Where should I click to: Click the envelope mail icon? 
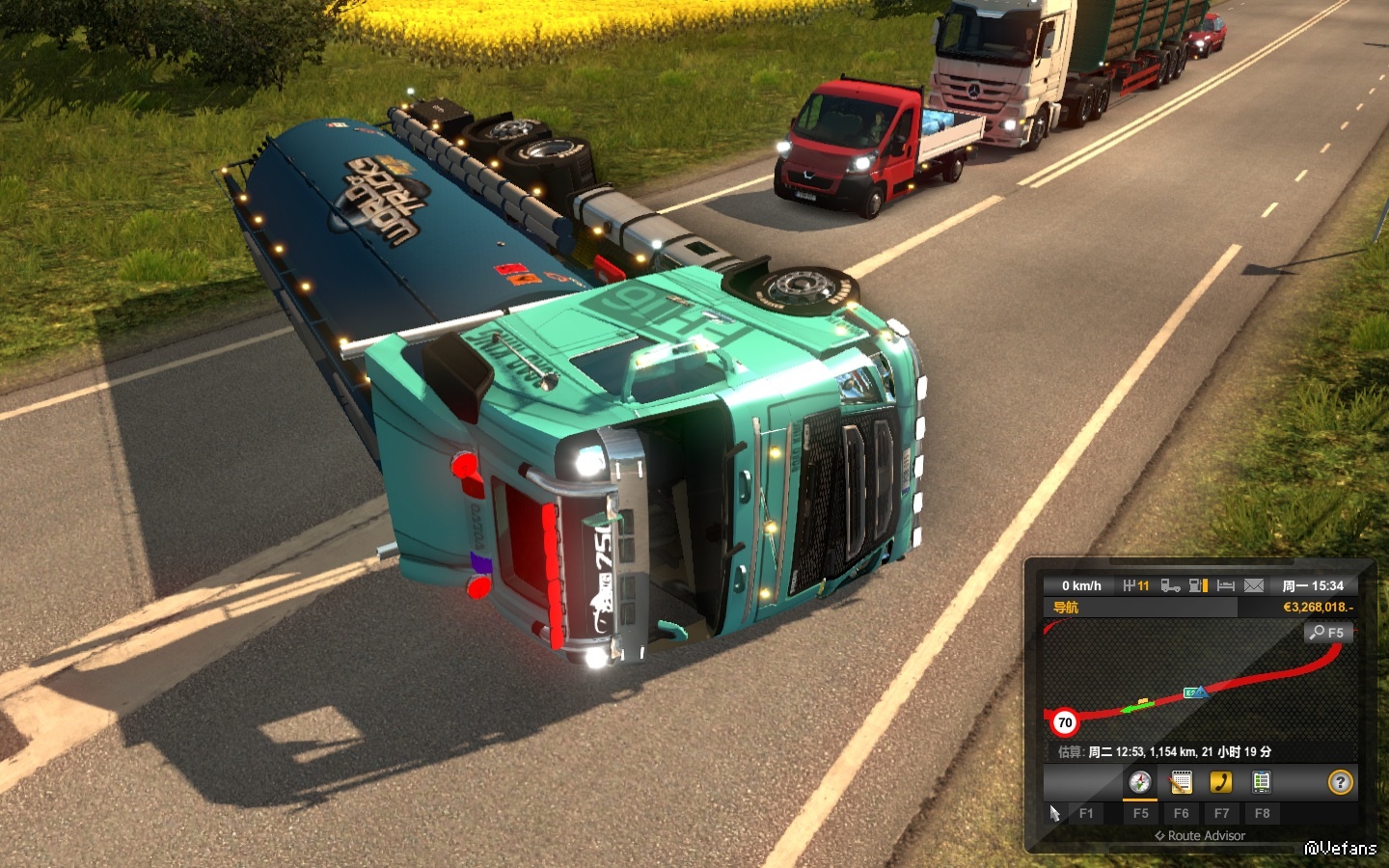click(1253, 585)
